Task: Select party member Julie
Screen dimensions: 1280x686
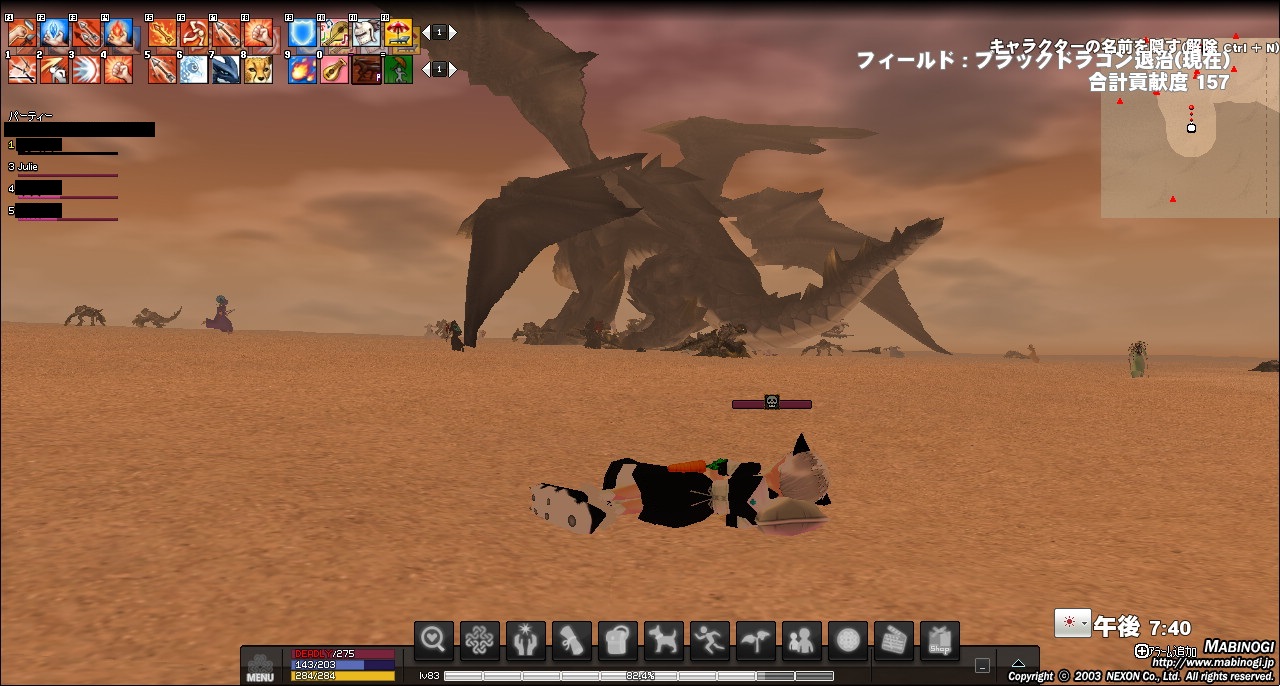Action: click(28, 167)
